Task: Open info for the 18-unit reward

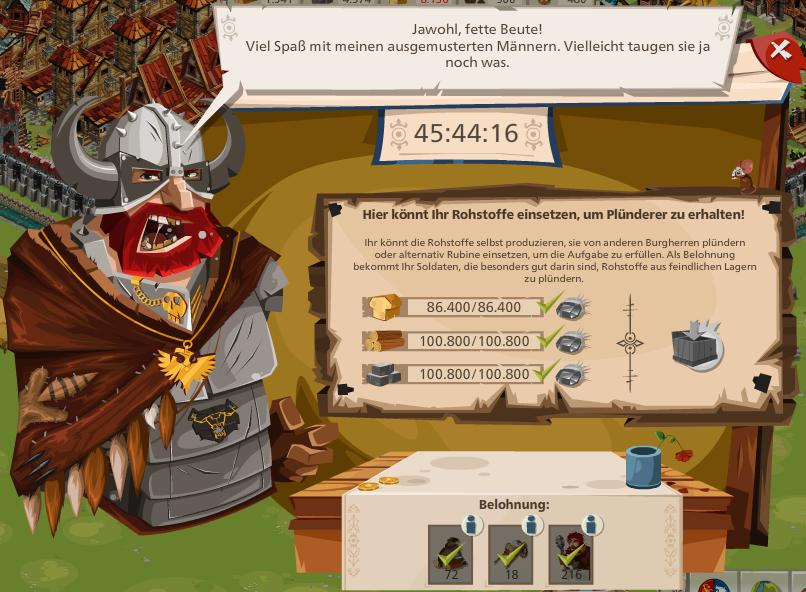Action: (x=533, y=526)
